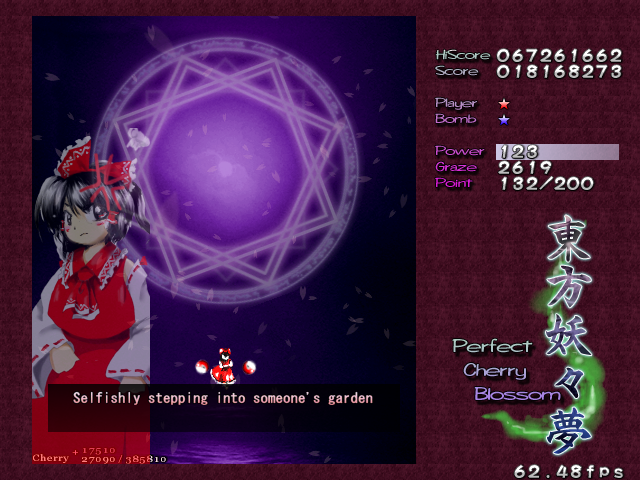Click the red Player life star
The height and width of the screenshot is (480, 640).
(504, 103)
